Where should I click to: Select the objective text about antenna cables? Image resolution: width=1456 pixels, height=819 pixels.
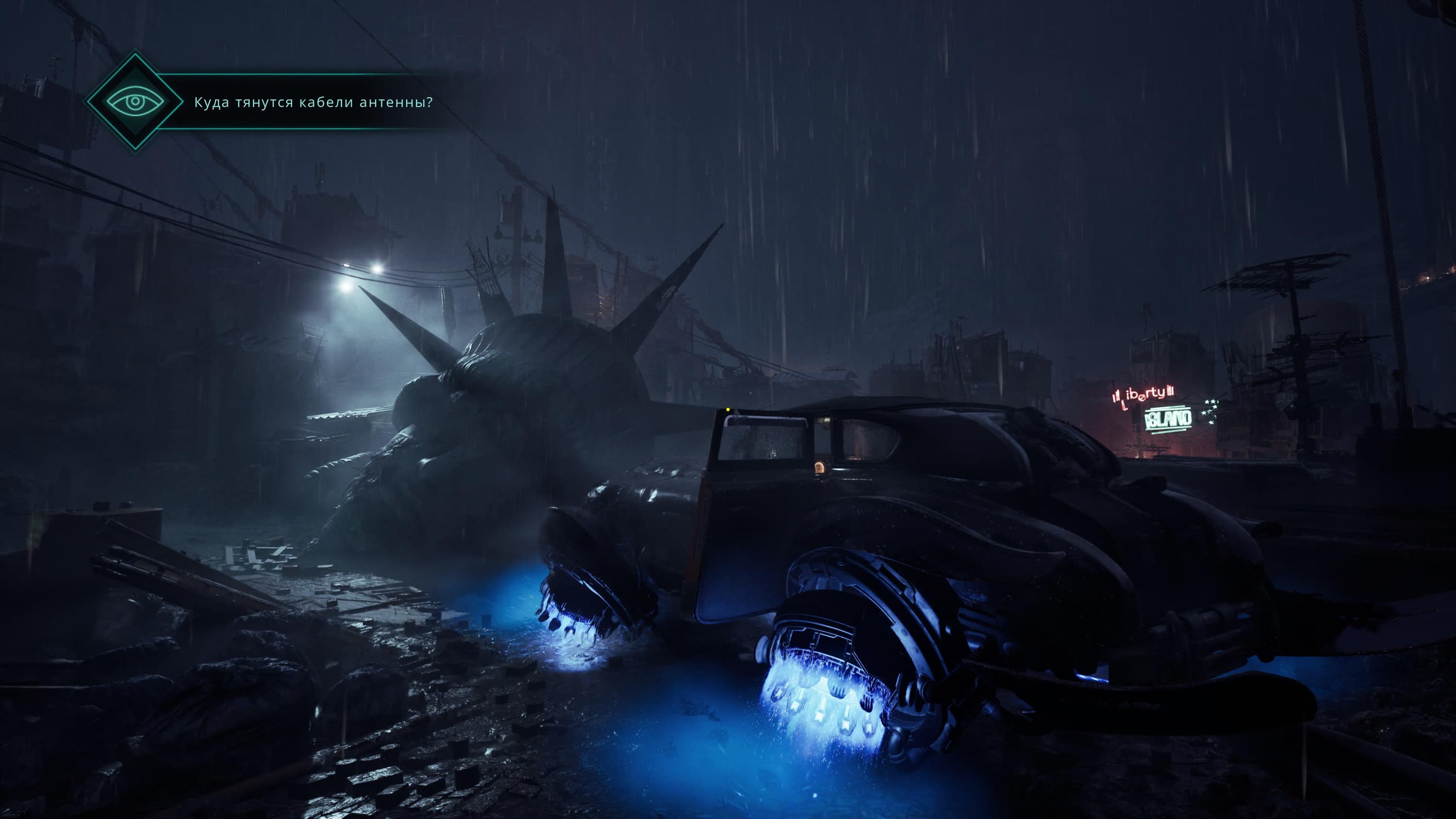(313, 102)
